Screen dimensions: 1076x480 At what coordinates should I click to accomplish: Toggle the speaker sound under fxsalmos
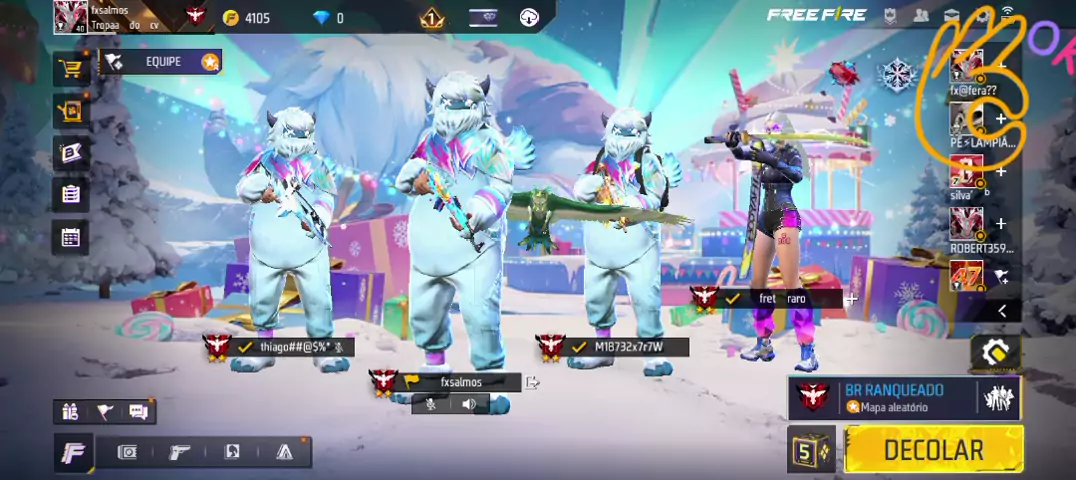pyautogui.click(x=468, y=404)
